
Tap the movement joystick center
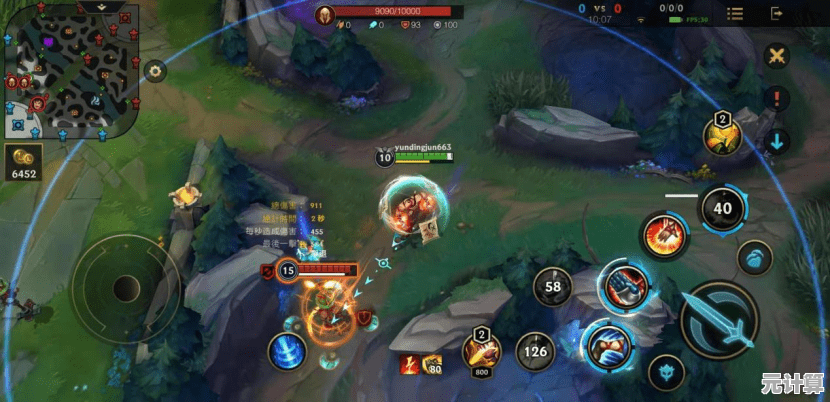125,289
